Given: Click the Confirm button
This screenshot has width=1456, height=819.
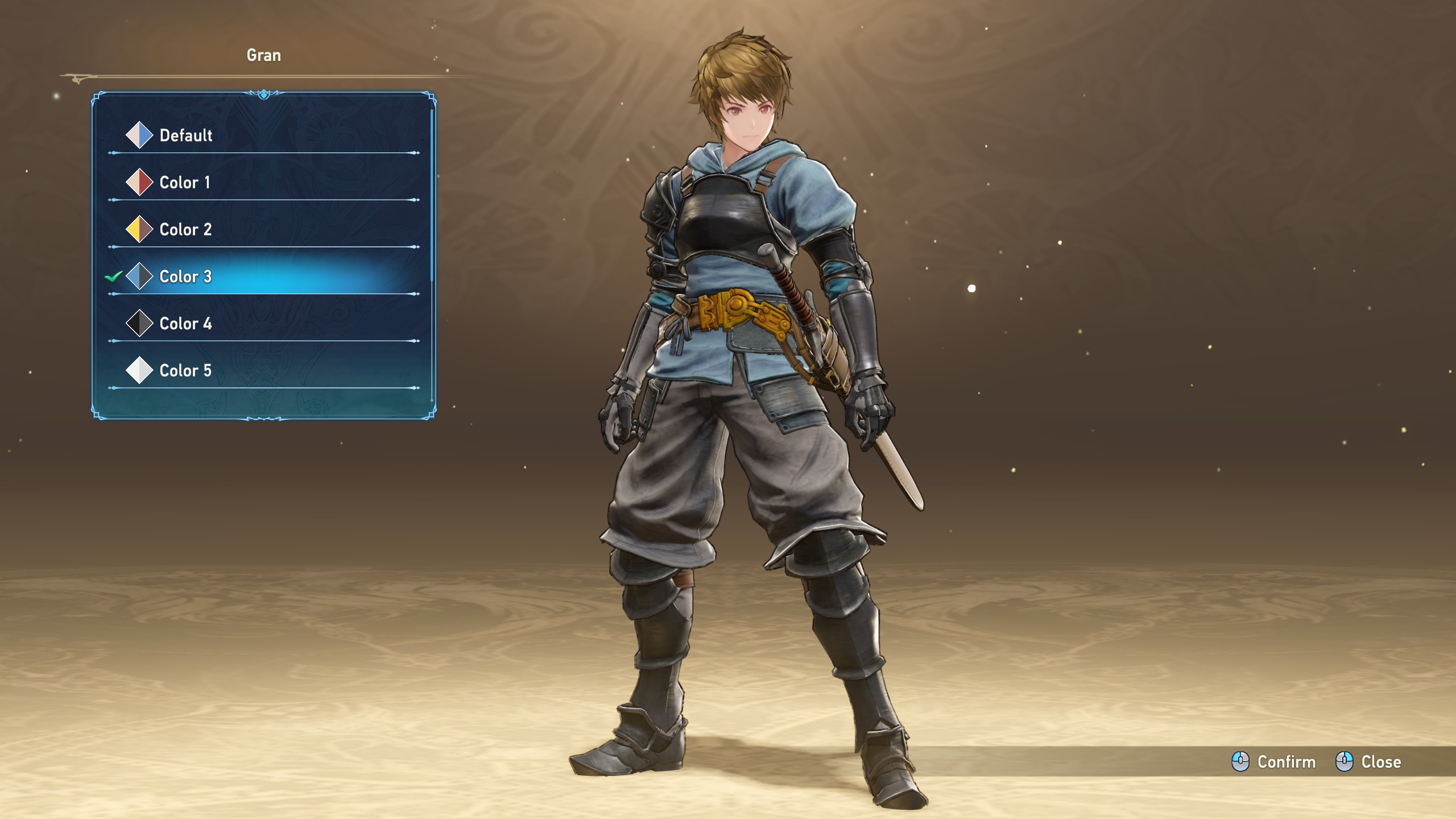Looking at the screenshot, I should (x=1274, y=762).
